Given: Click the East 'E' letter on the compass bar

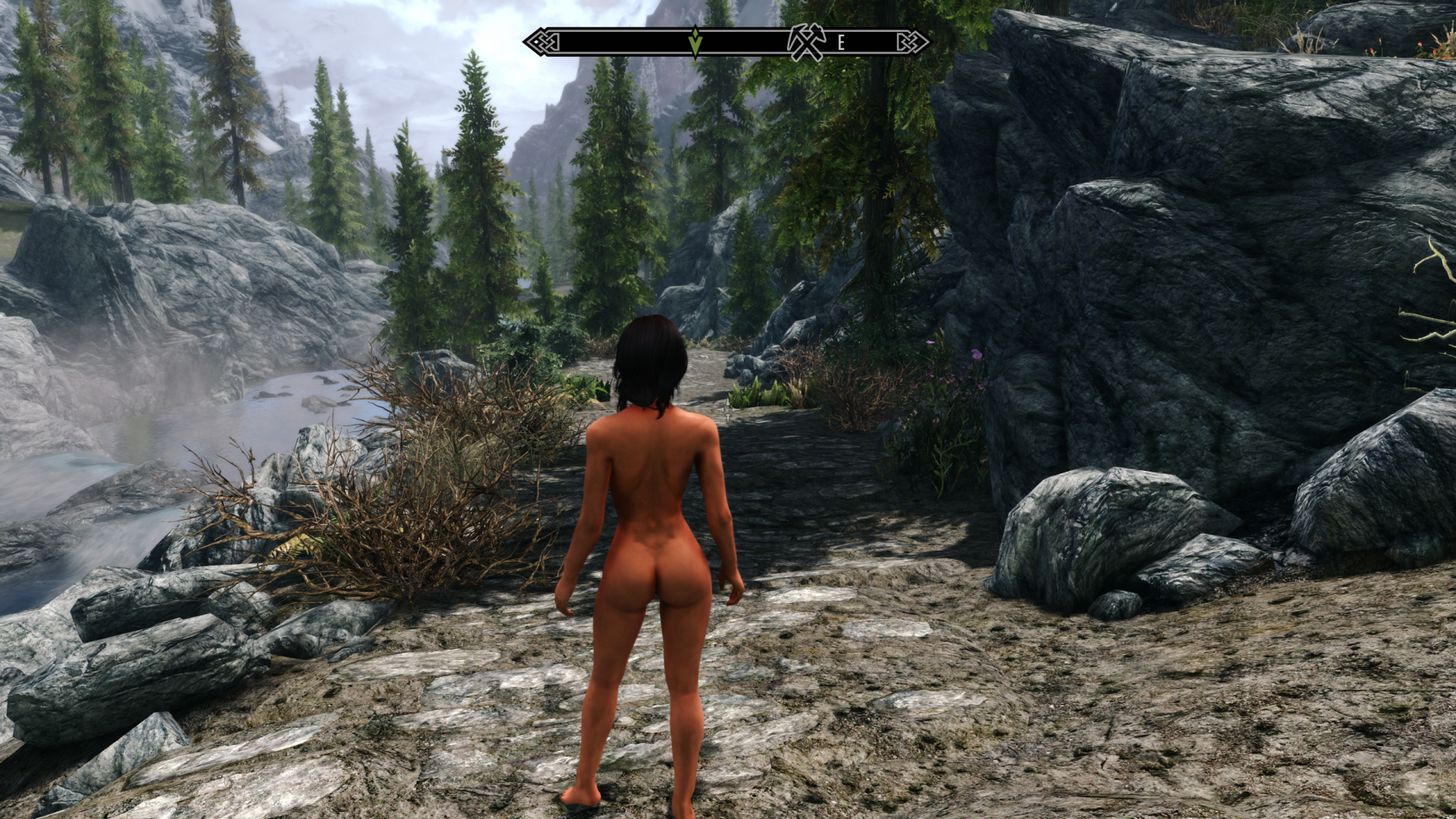Looking at the screenshot, I should 841,43.
